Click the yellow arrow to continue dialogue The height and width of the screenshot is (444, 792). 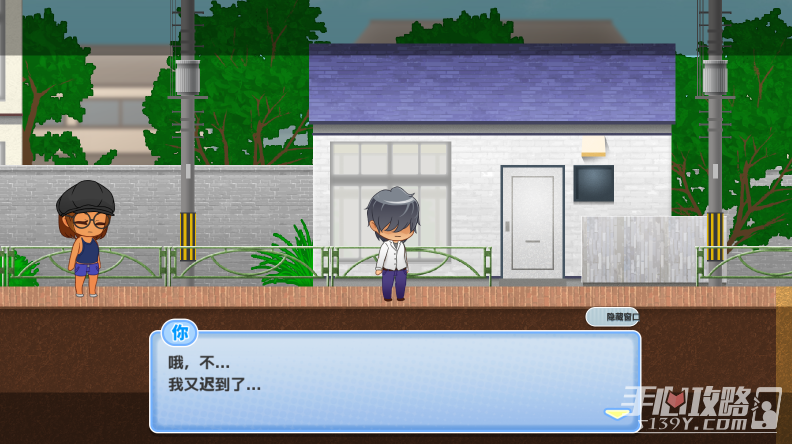(x=616, y=412)
